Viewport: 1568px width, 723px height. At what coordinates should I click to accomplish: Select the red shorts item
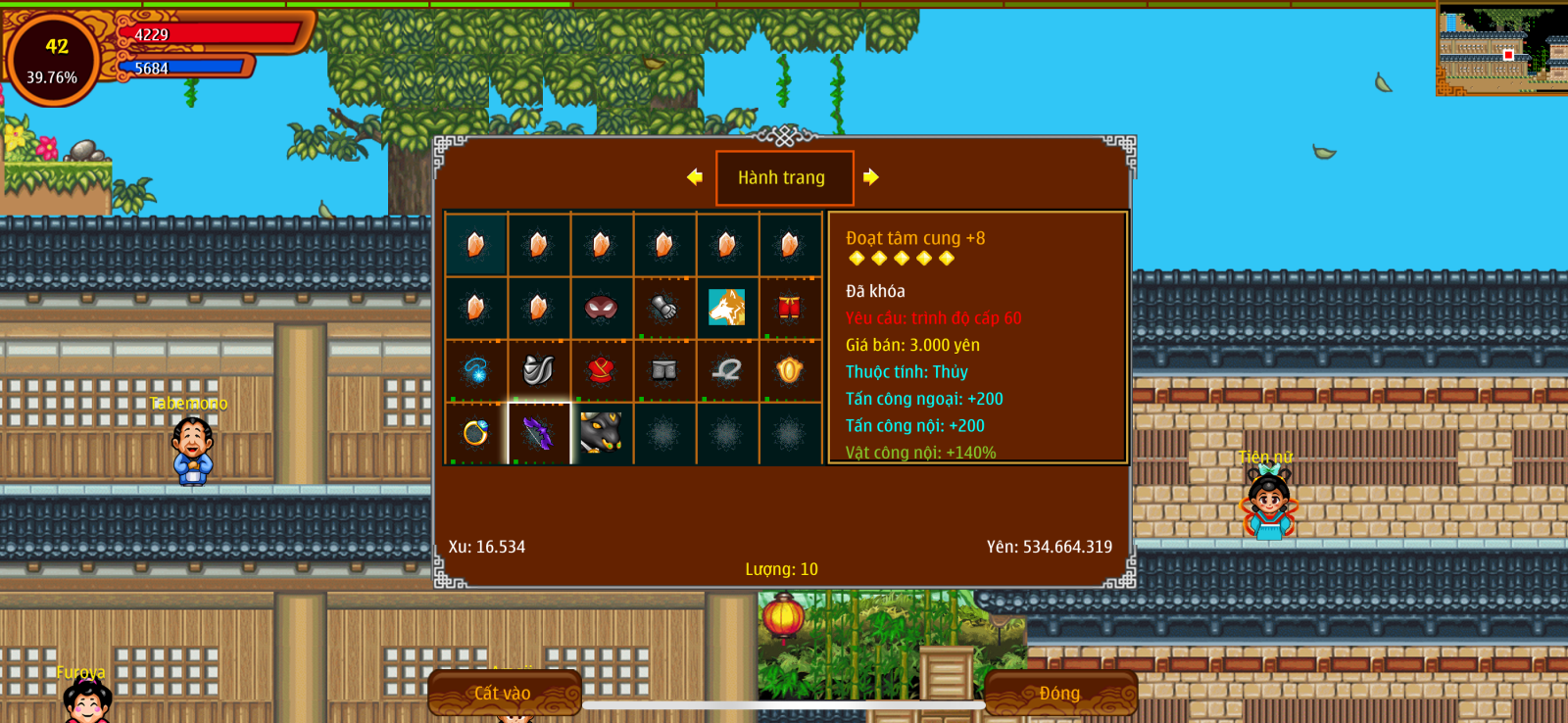(789, 308)
